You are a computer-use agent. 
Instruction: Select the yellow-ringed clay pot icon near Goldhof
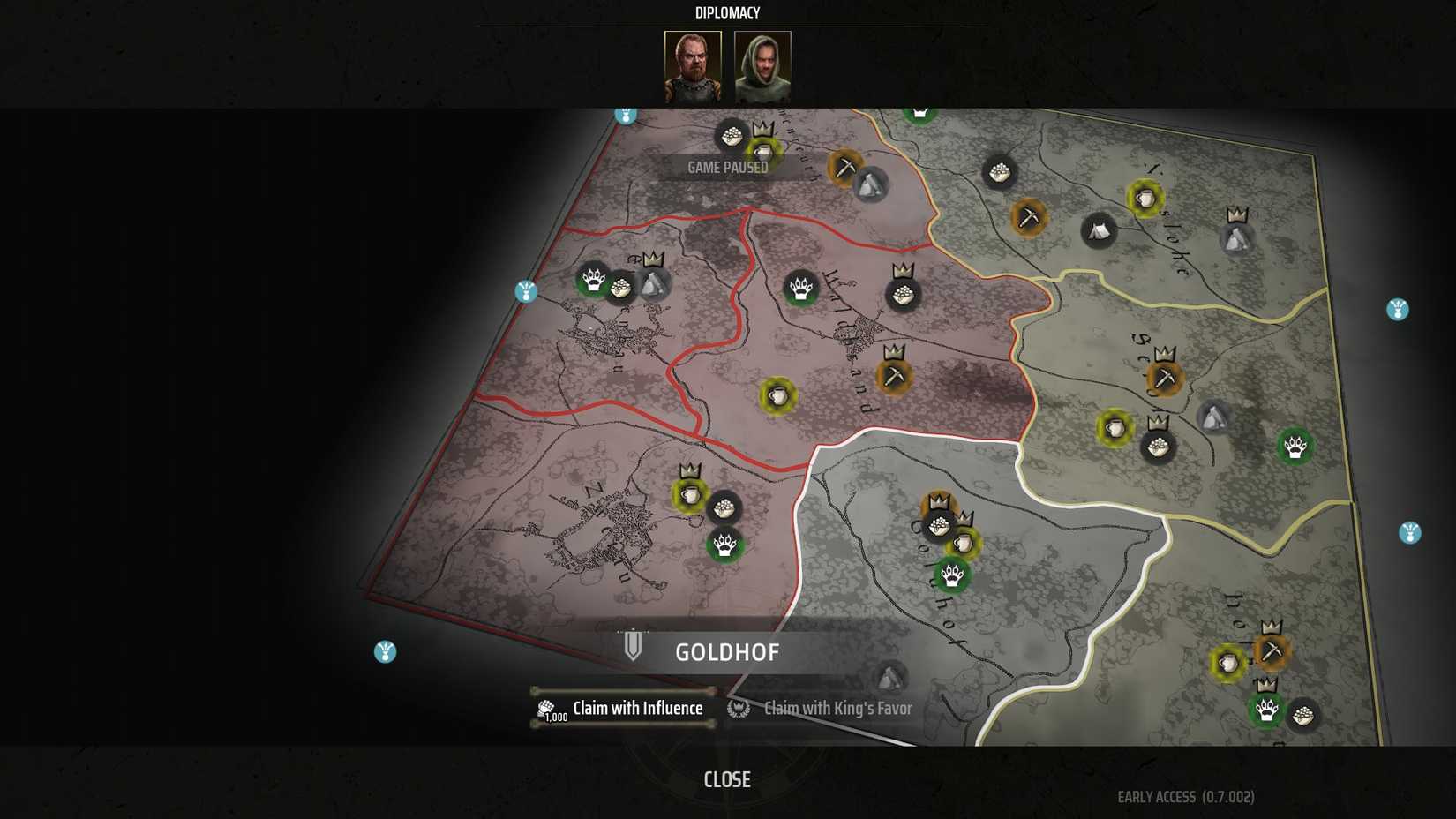pos(964,545)
